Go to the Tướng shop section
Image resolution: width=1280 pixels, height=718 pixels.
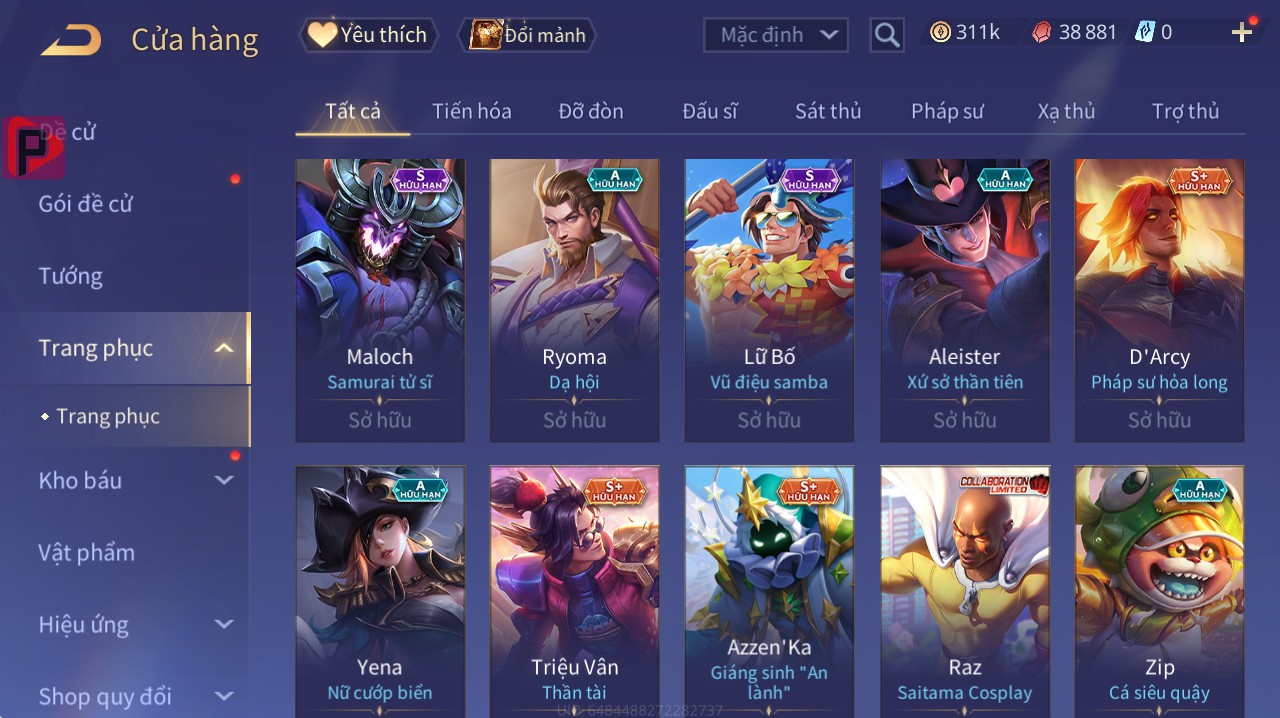71,276
